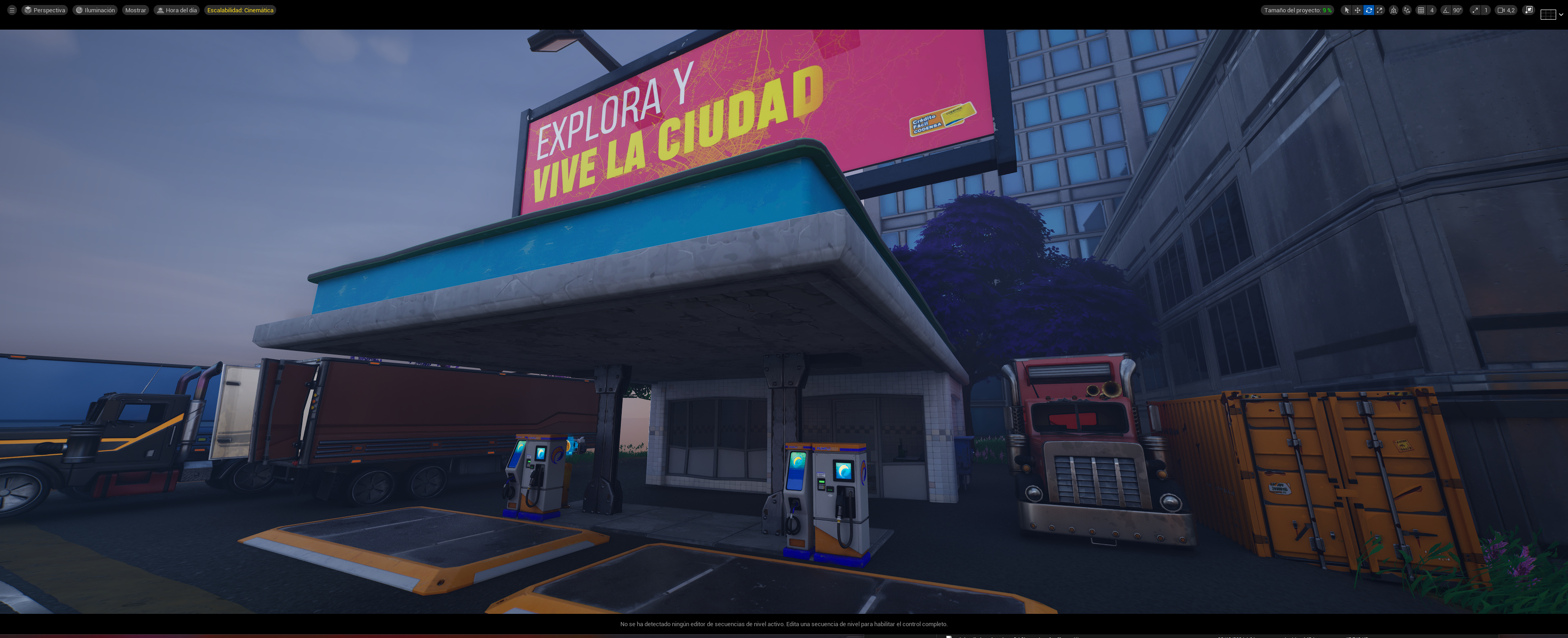Open the Perspectiva view mode dropdown
Image resolution: width=1568 pixels, height=638 pixels.
tap(44, 10)
